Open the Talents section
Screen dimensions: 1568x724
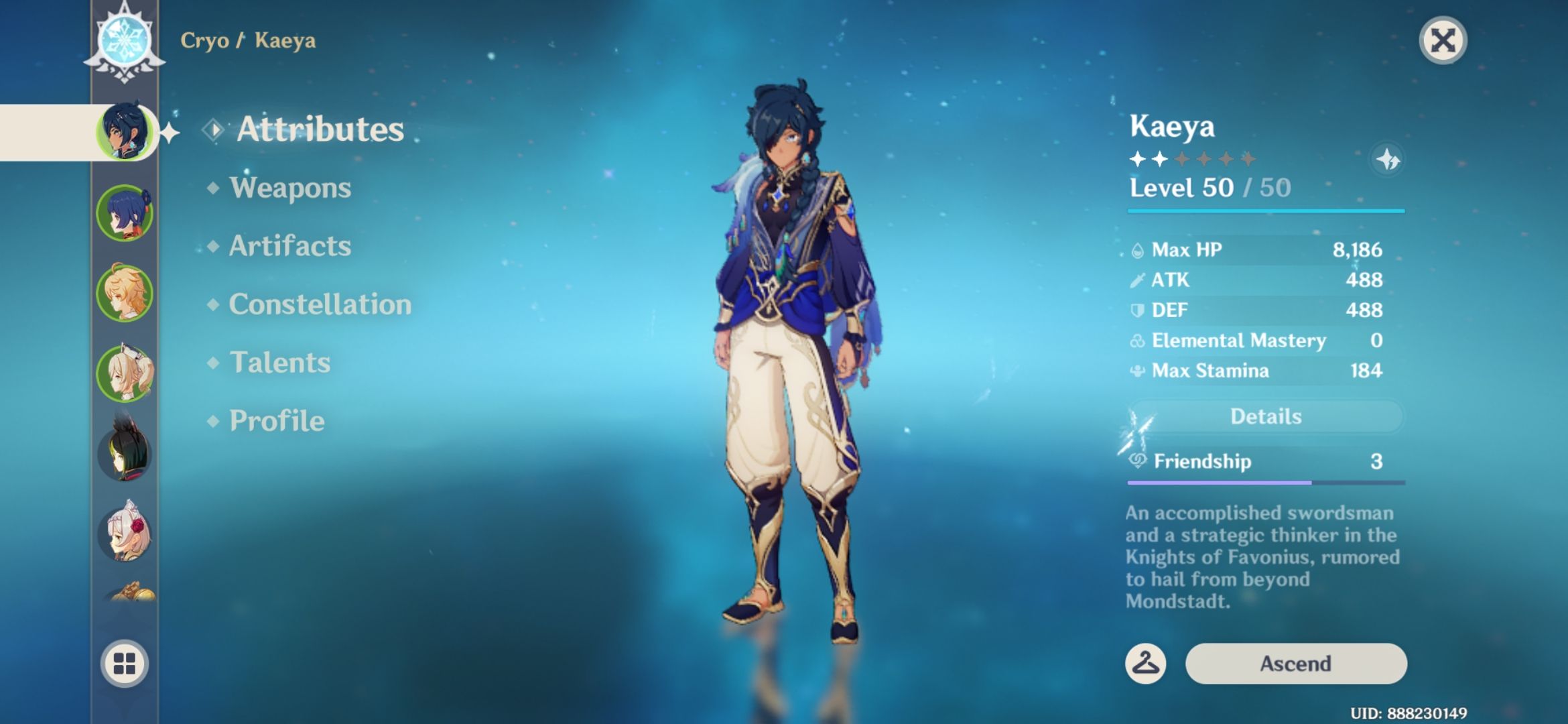(x=281, y=363)
